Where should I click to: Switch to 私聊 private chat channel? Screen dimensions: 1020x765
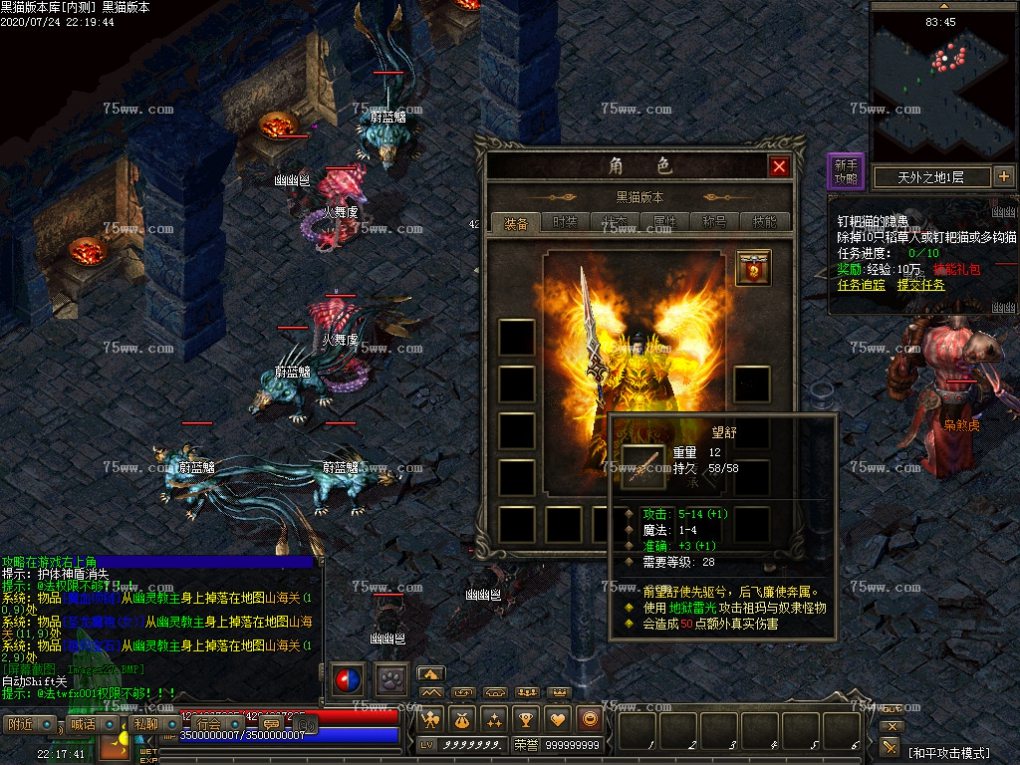[145, 724]
